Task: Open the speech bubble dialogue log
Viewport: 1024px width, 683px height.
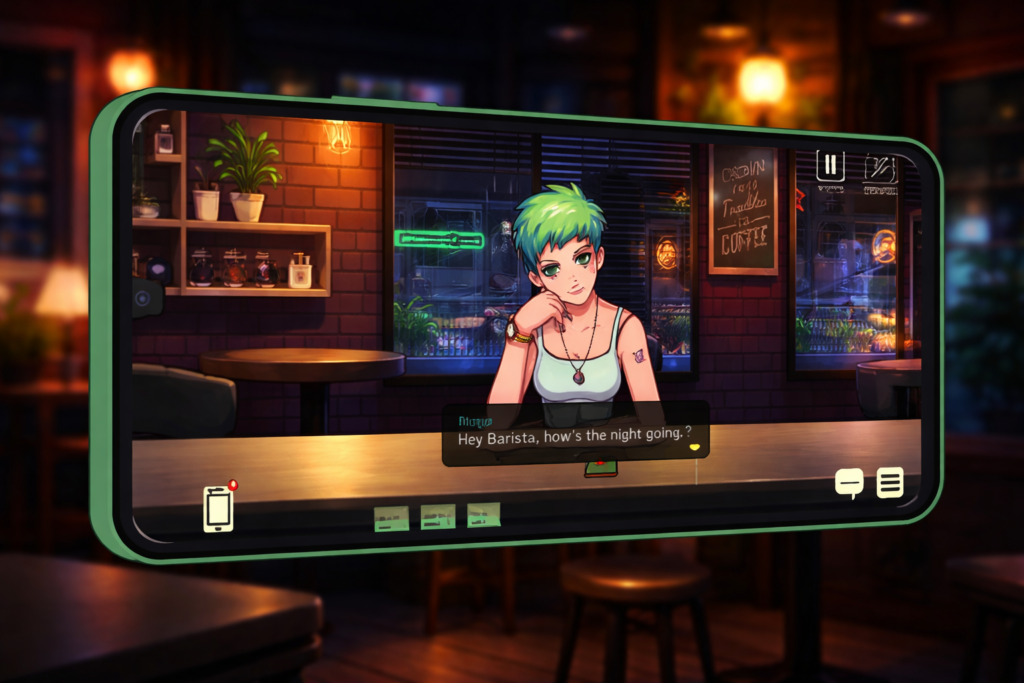Action: [849, 484]
